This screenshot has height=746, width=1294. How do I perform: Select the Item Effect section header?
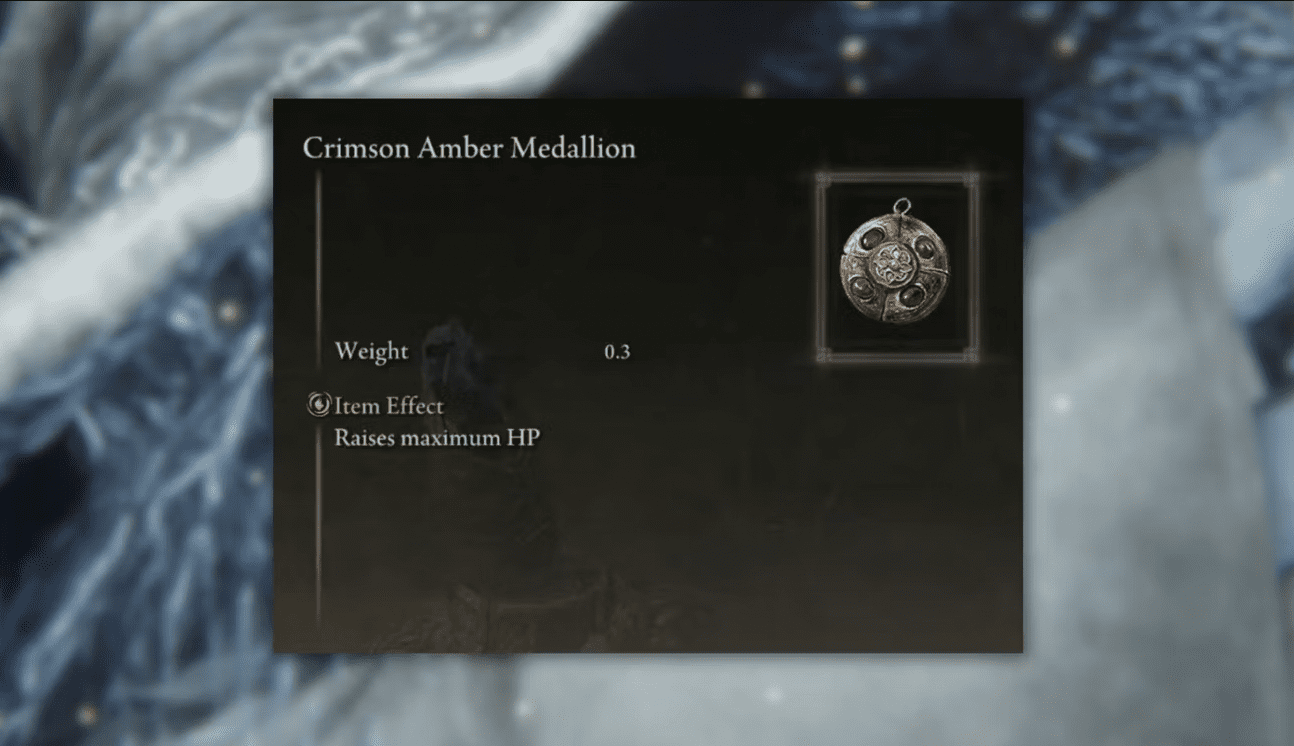(390, 406)
